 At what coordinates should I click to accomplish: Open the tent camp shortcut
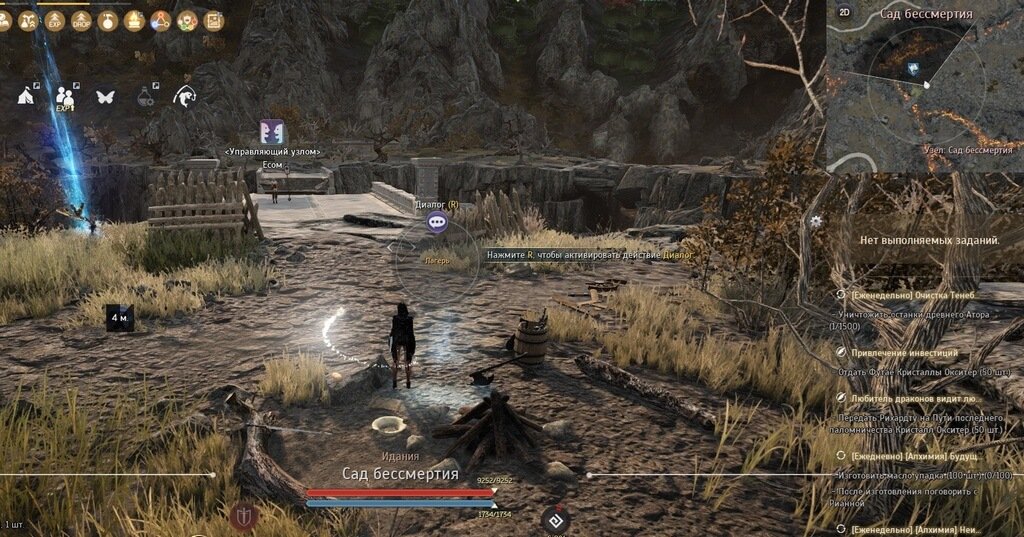tap(27, 95)
